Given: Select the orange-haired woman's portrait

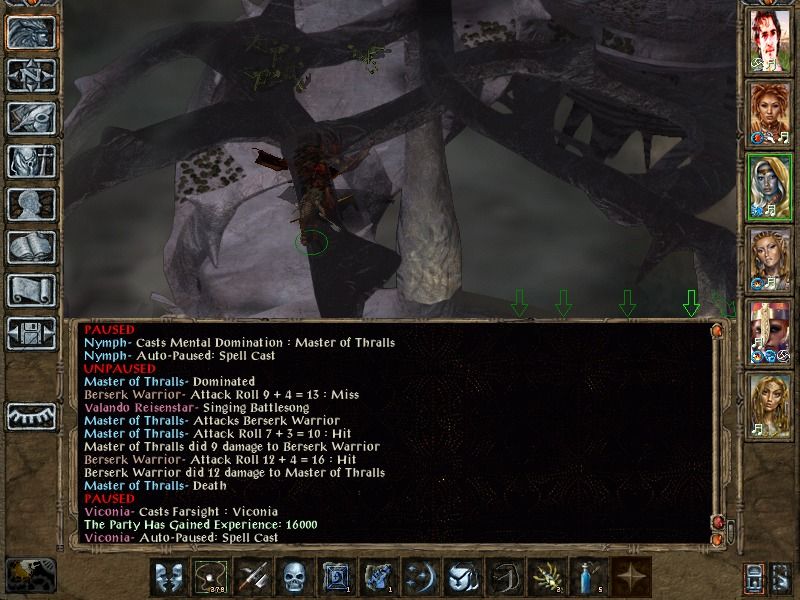Looking at the screenshot, I should (x=770, y=114).
